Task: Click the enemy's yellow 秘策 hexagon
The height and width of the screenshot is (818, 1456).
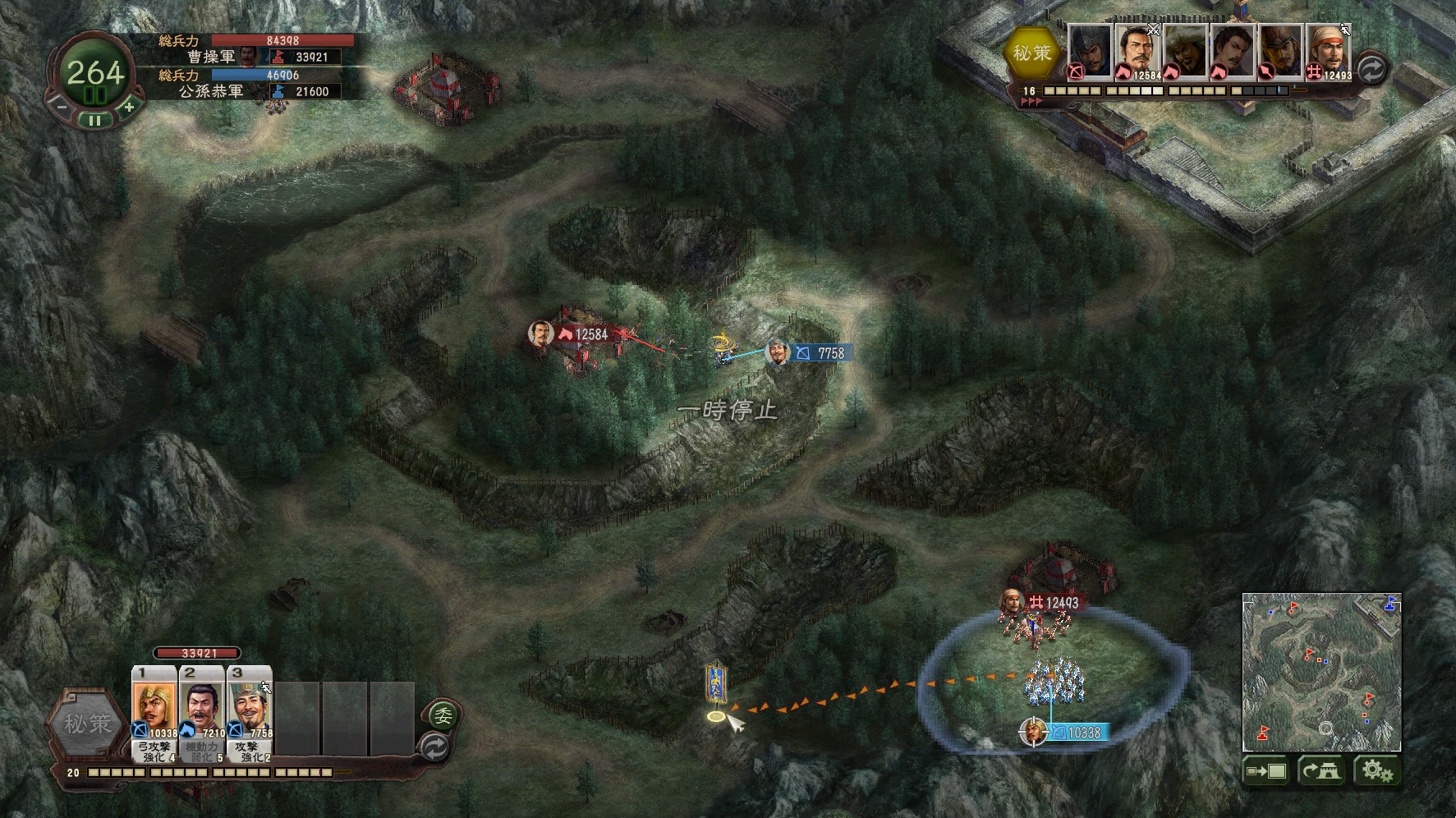Action: coord(1031,53)
